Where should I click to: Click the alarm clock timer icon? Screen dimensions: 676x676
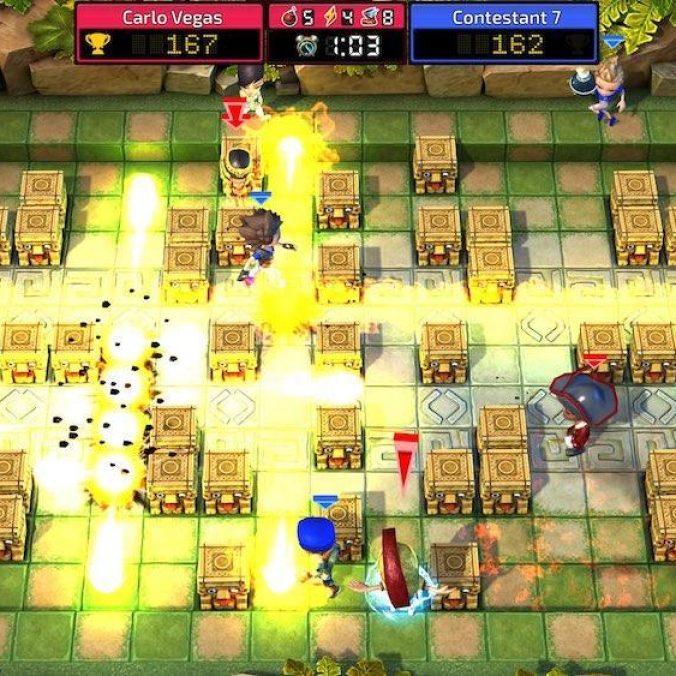tap(306, 45)
